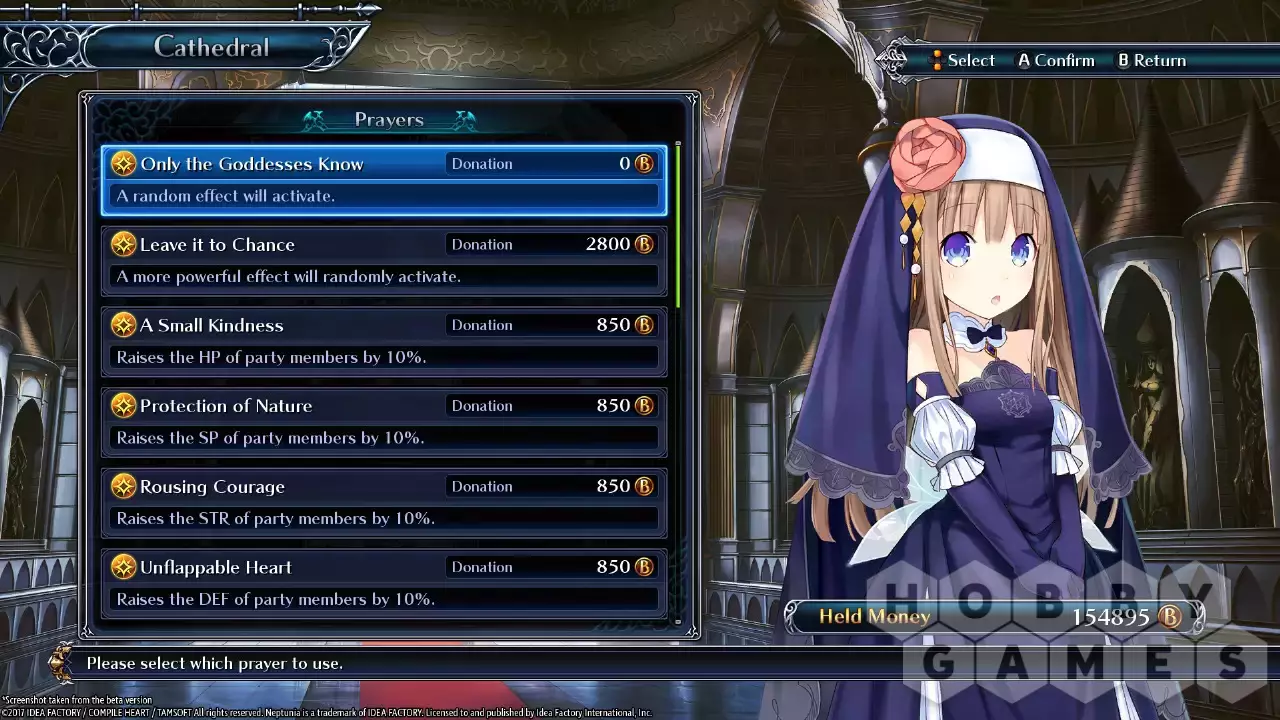The width and height of the screenshot is (1280, 720).
Task: Pick the A Small Kindness prayer
Action: 384,341
